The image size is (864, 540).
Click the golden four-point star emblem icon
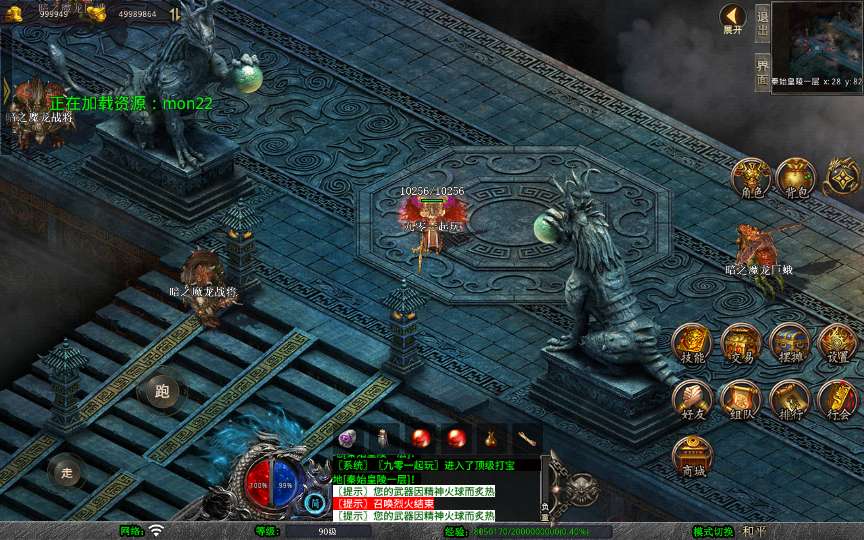click(x=841, y=177)
